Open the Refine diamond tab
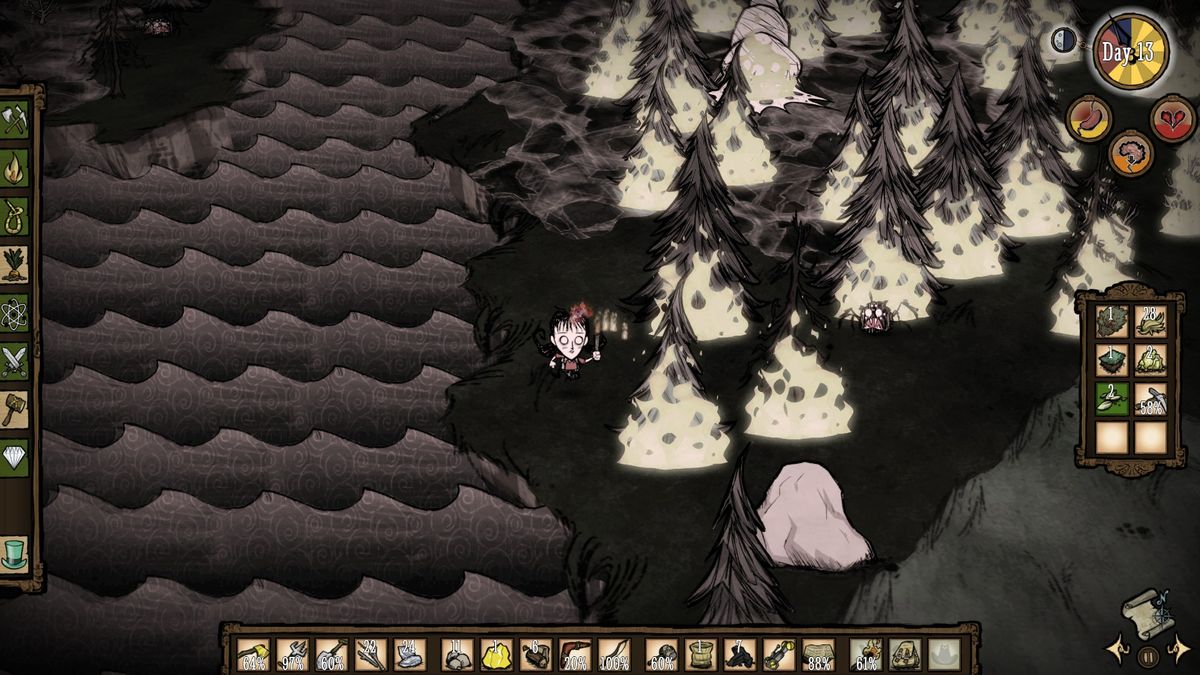 point(14,456)
